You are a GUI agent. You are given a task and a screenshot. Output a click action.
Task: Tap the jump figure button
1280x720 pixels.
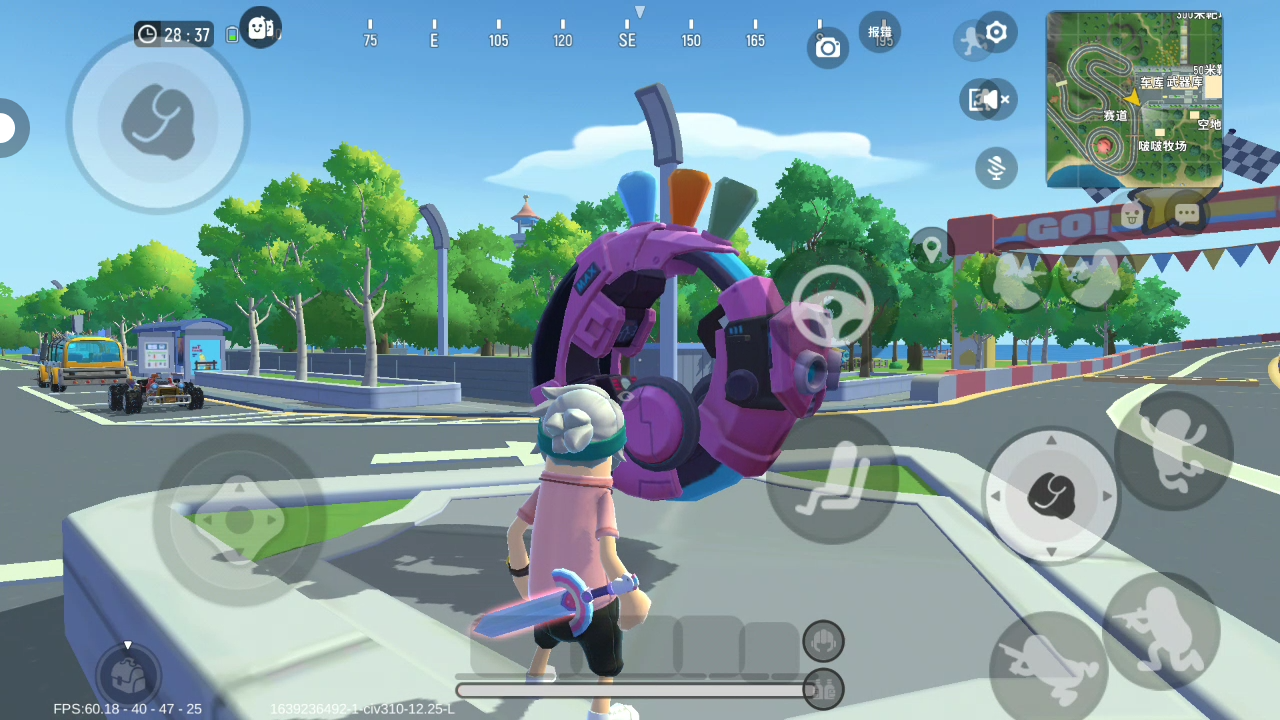(x=1173, y=450)
